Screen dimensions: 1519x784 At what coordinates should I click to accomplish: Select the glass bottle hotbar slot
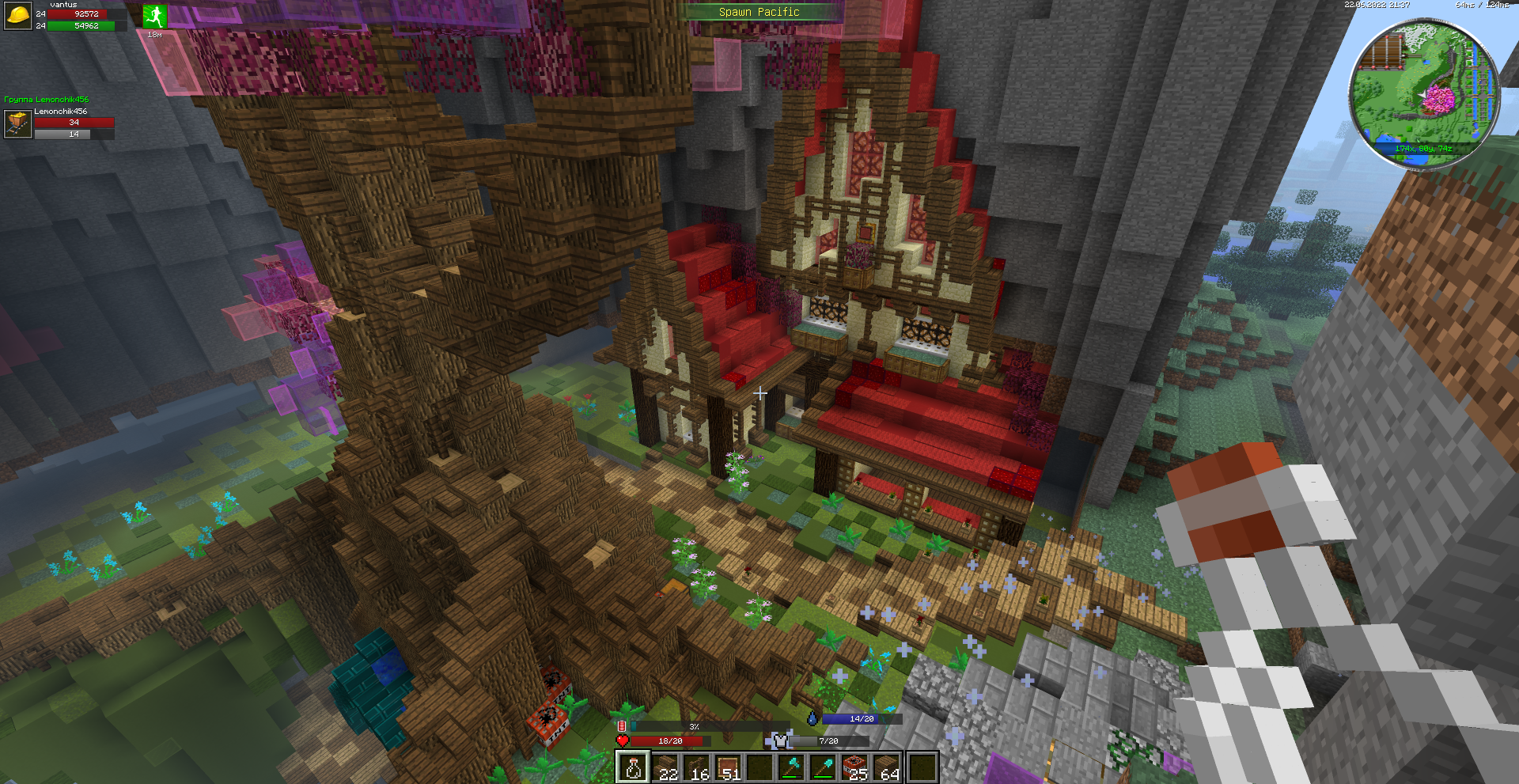(x=633, y=767)
